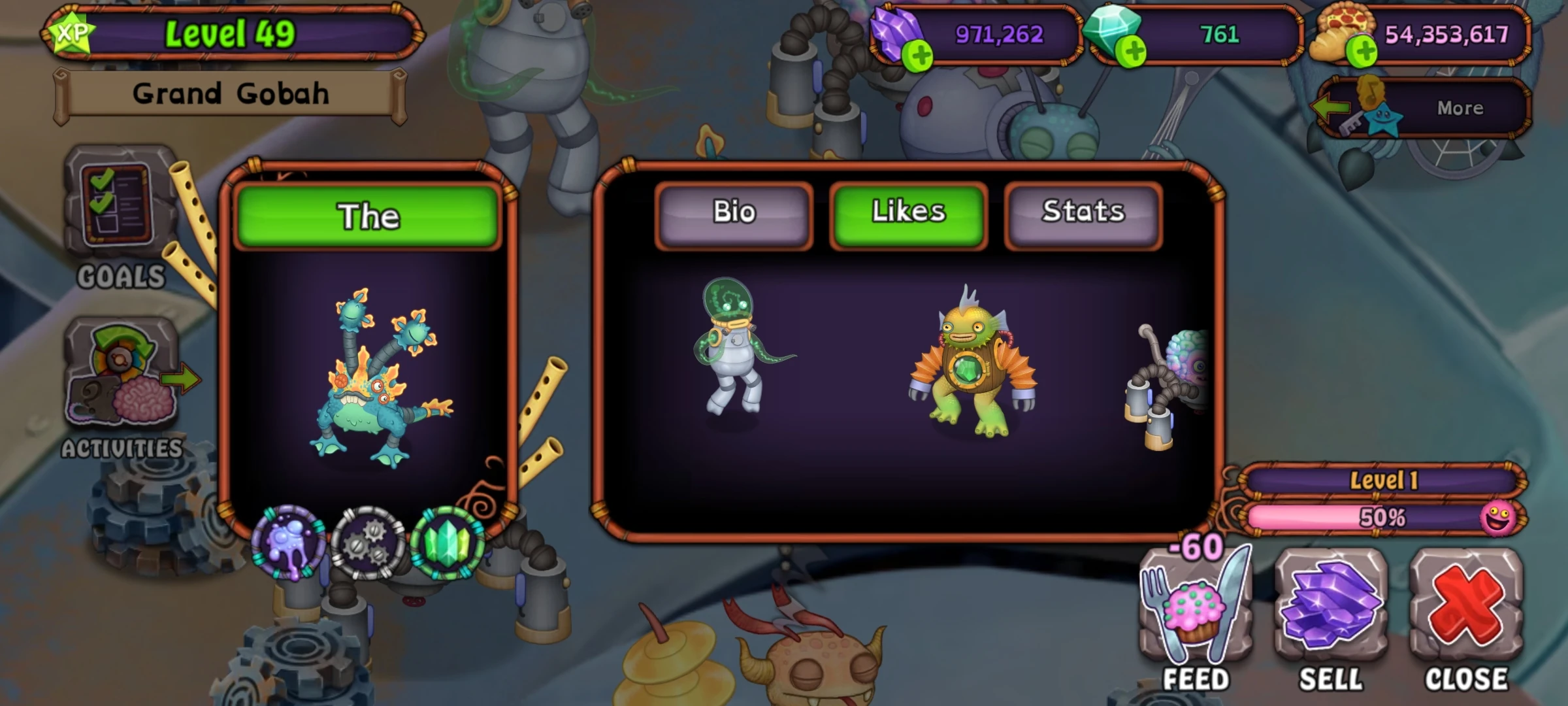The width and height of the screenshot is (1568, 706).
Task: Switch to the Bio tab
Action: coord(735,212)
